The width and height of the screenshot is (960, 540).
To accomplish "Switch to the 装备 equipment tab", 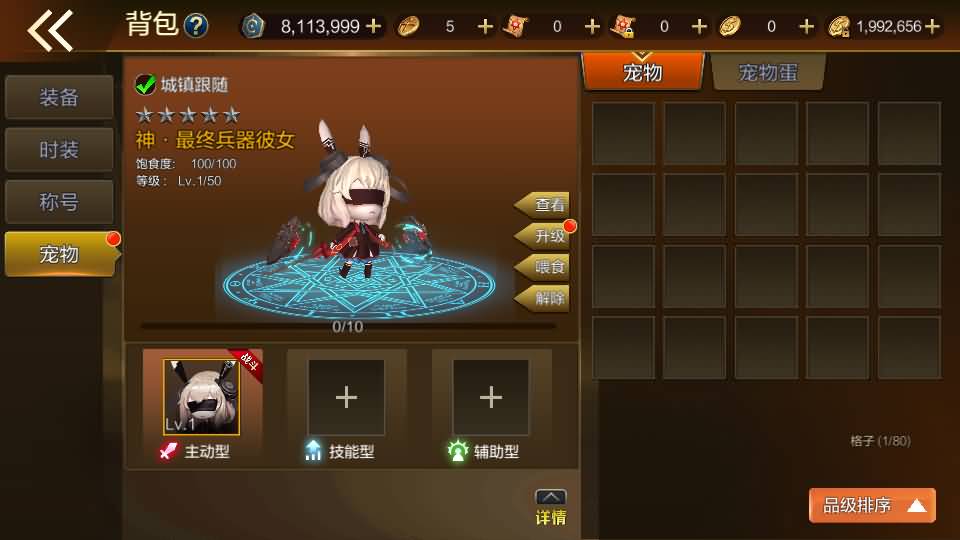I will (59, 98).
